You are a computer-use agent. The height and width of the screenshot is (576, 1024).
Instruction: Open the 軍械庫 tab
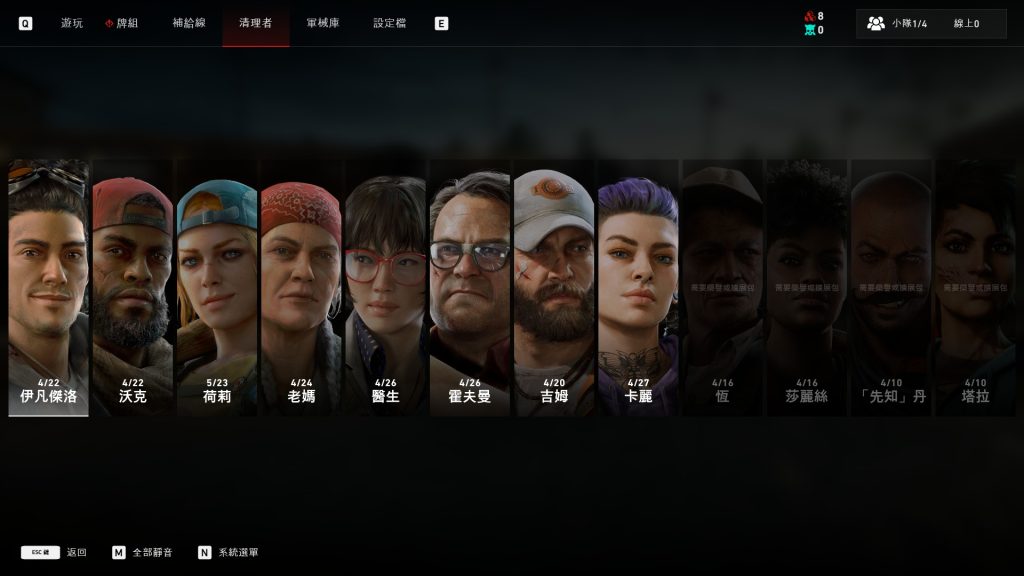coord(323,23)
